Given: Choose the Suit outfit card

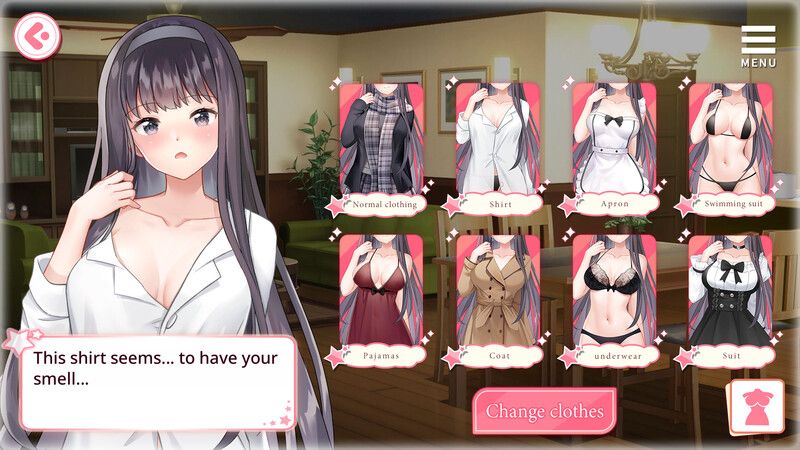Looking at the screenshot, I should click(x=729, y=297).
